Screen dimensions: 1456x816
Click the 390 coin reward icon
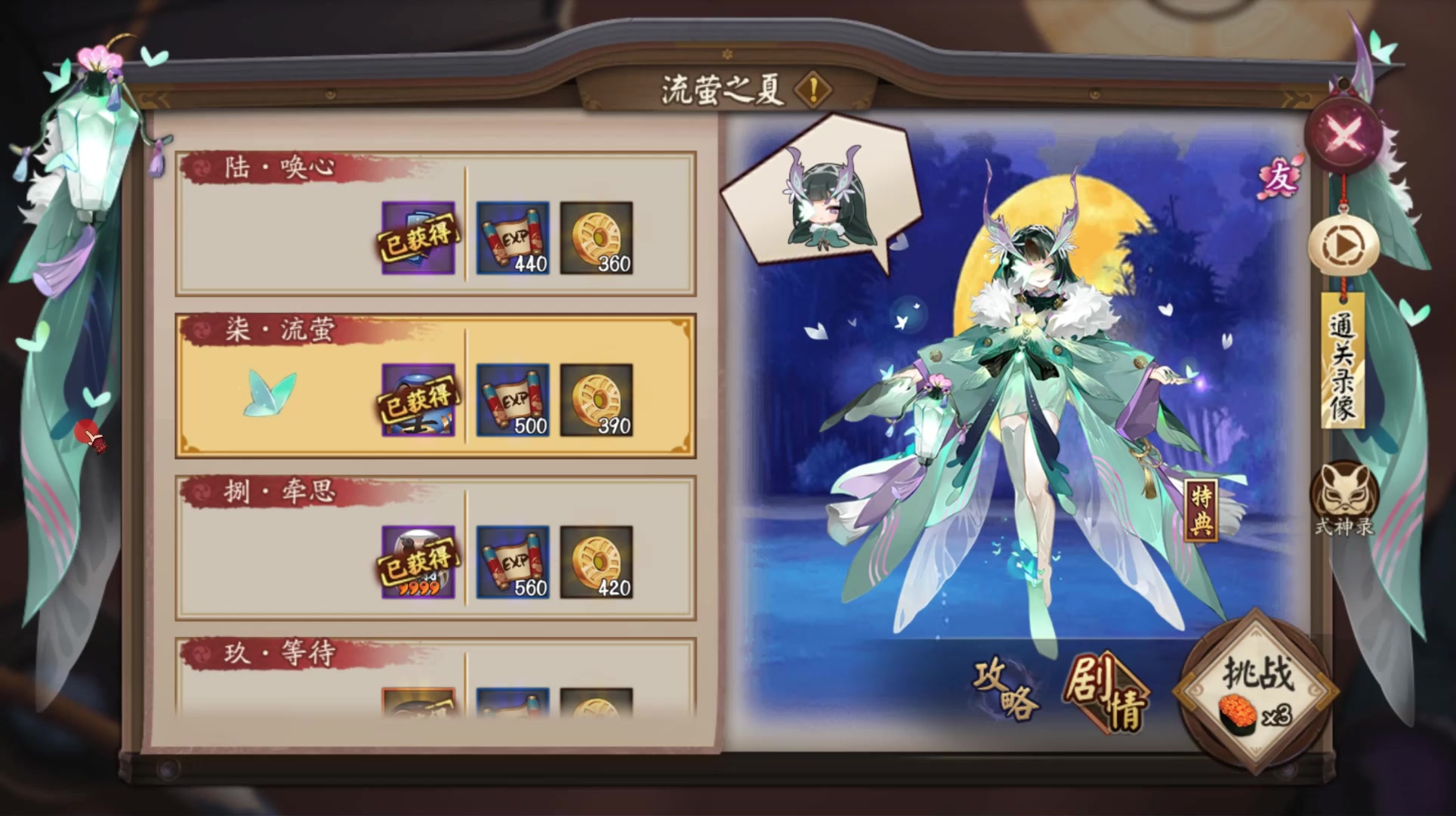[595, 399]
